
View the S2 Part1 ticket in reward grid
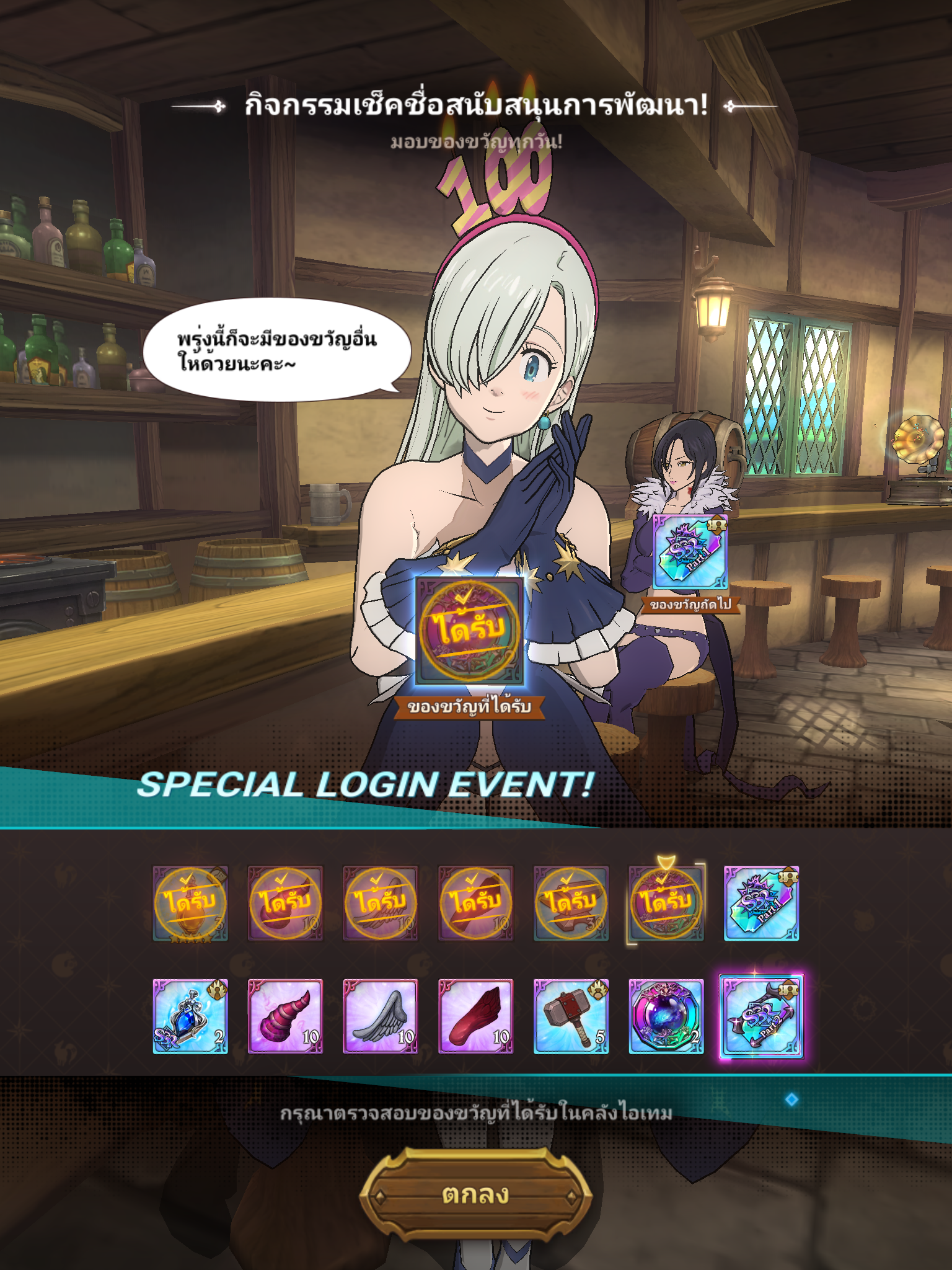(762, 903)
